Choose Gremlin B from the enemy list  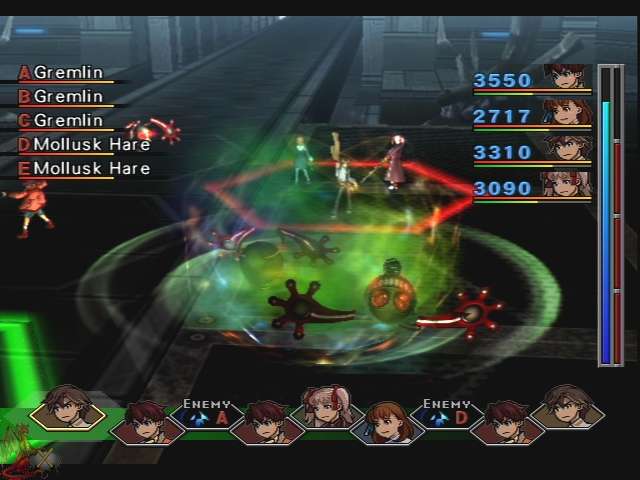(68, 97)
